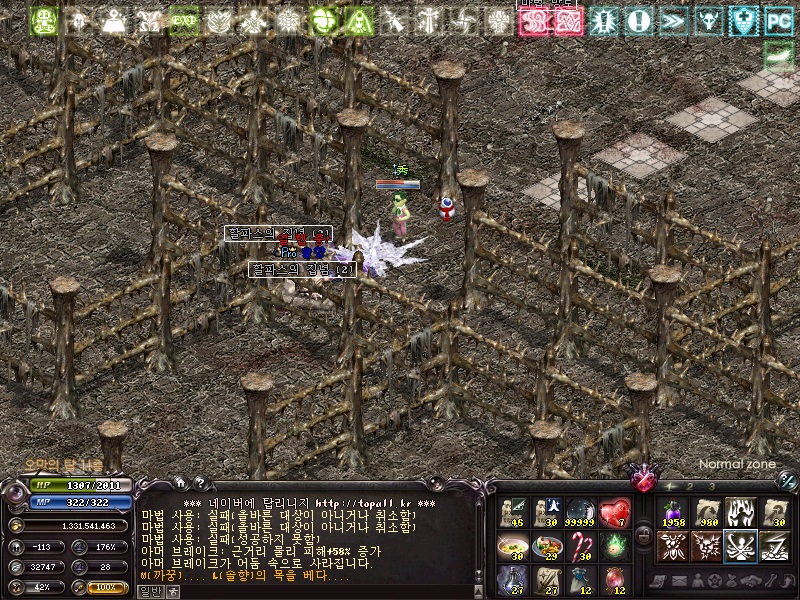Screen dimensions: 800x600
Task: Switch to hotbar page 2
Action: pyautogui.click(x=690, y=486)
